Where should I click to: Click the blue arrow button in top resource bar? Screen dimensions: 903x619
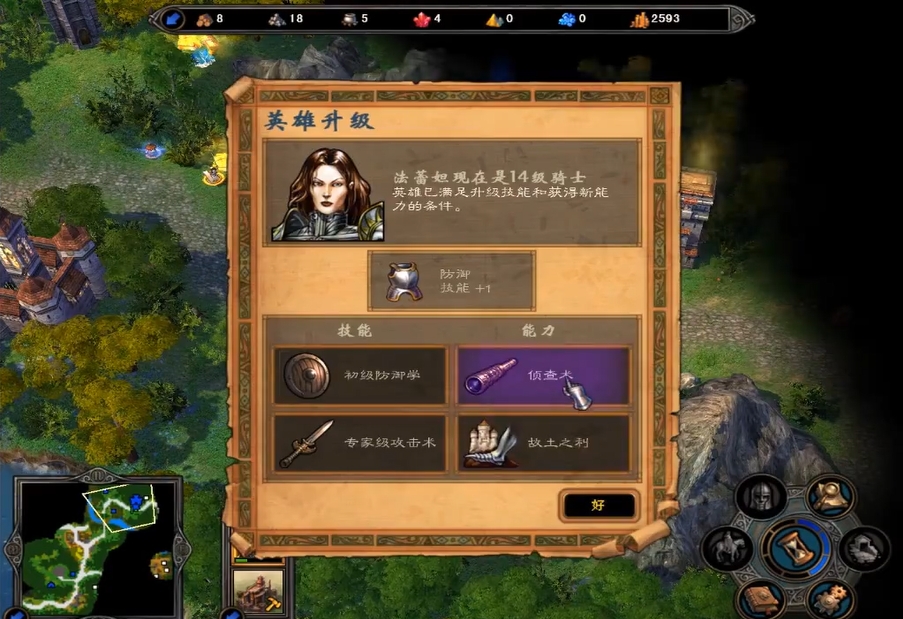pos(173,19)
